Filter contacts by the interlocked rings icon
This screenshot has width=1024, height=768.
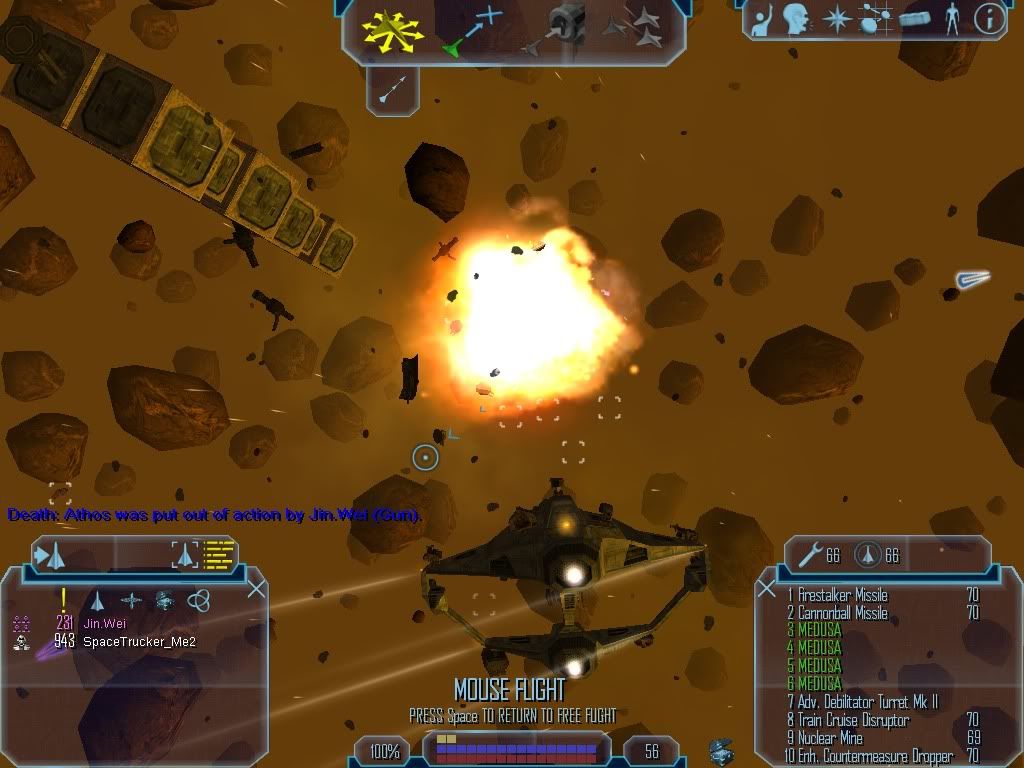tap(198, 600)
